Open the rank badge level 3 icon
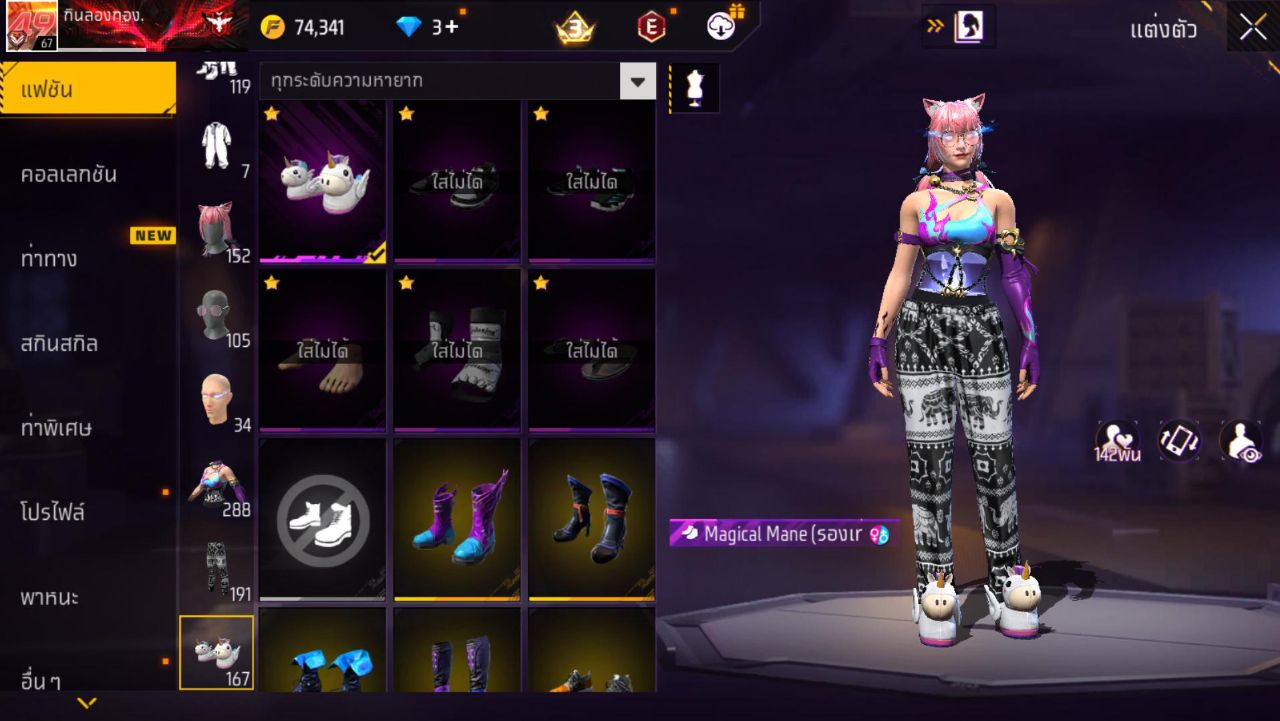Viewport: 1280px width, 721px height. click(577, 28)
